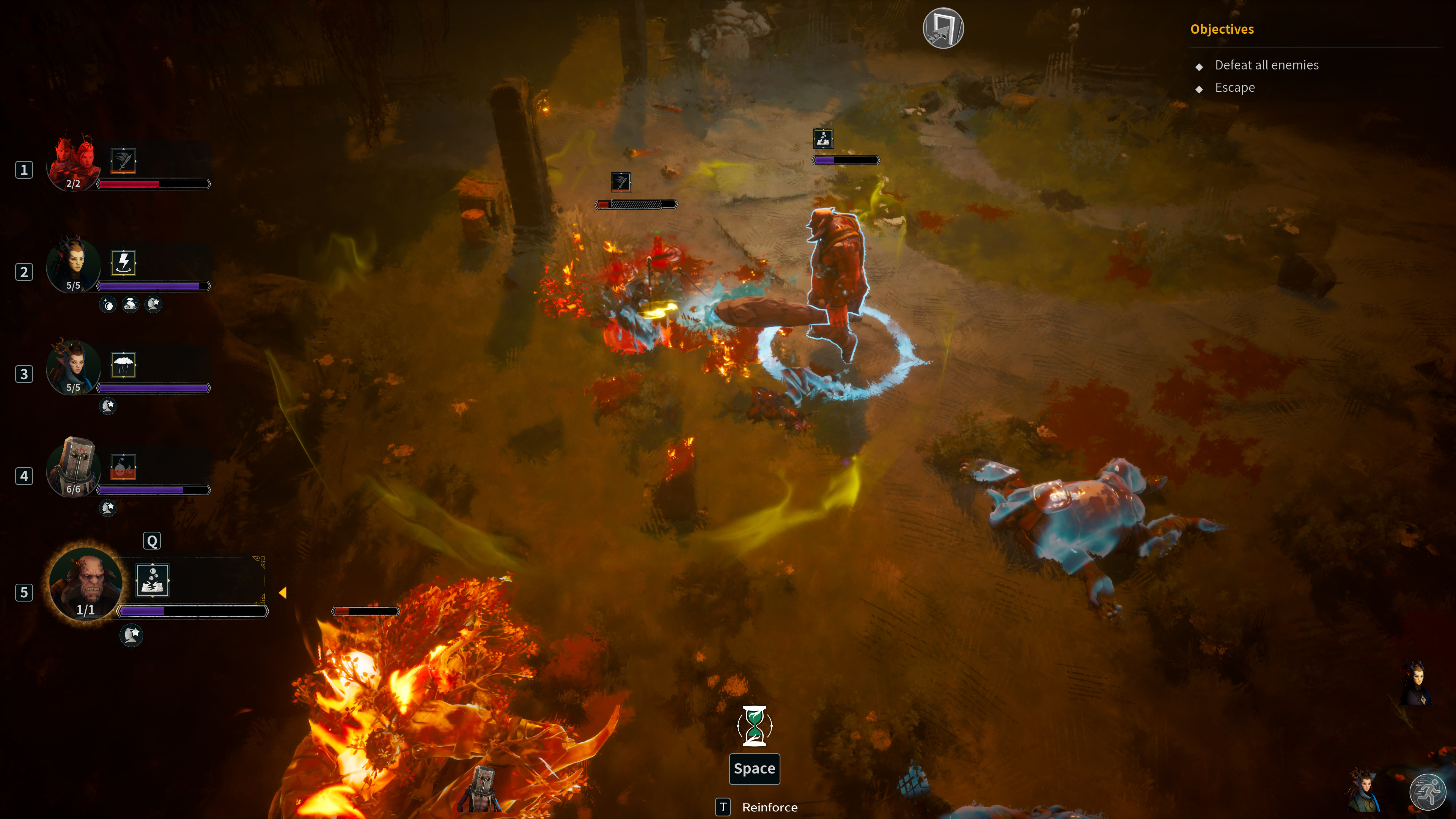Choose the horned woman portrait in slot 3

coord(74,367)
